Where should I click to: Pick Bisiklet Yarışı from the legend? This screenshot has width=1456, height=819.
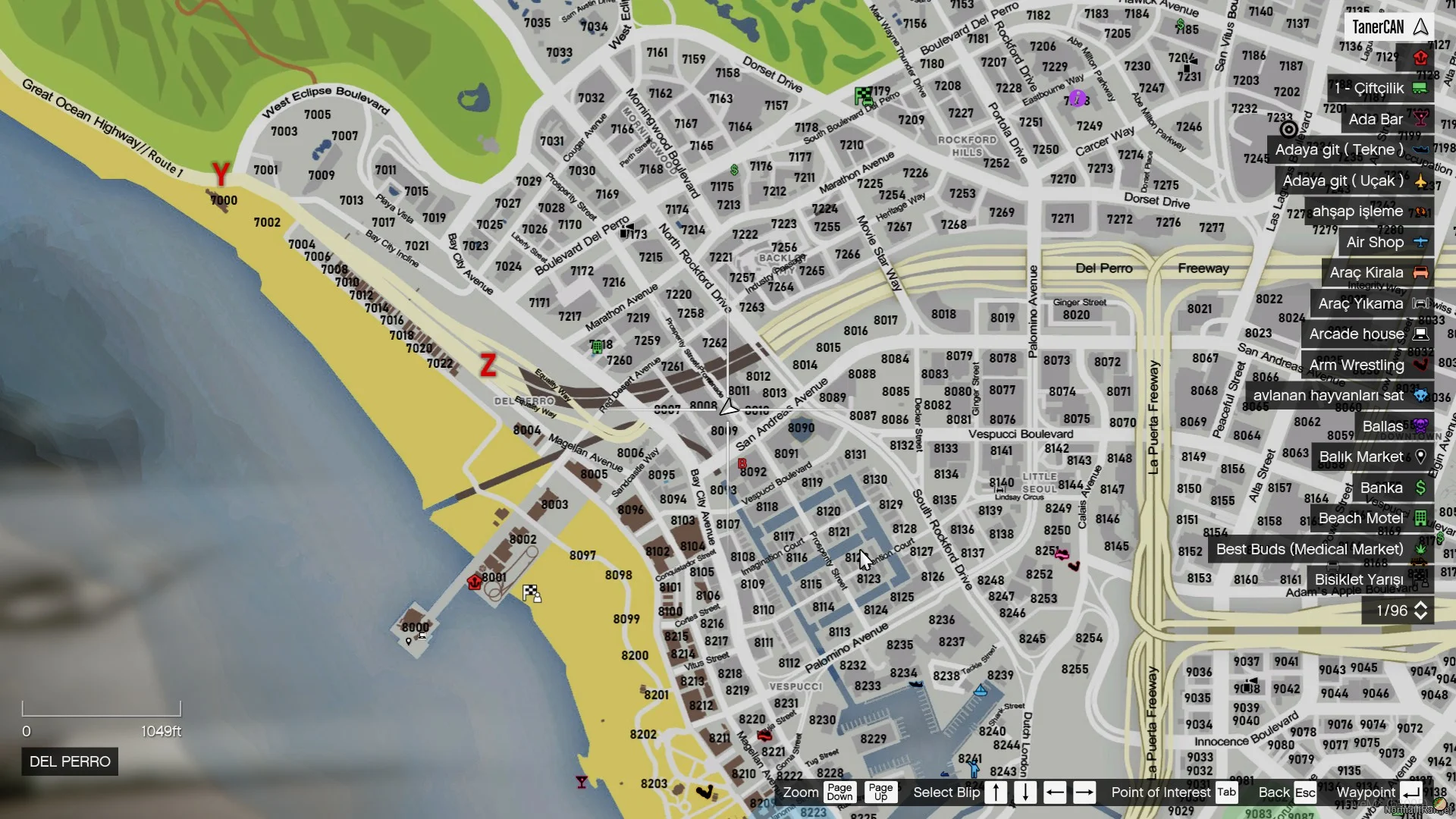(x=1369, y=579)
